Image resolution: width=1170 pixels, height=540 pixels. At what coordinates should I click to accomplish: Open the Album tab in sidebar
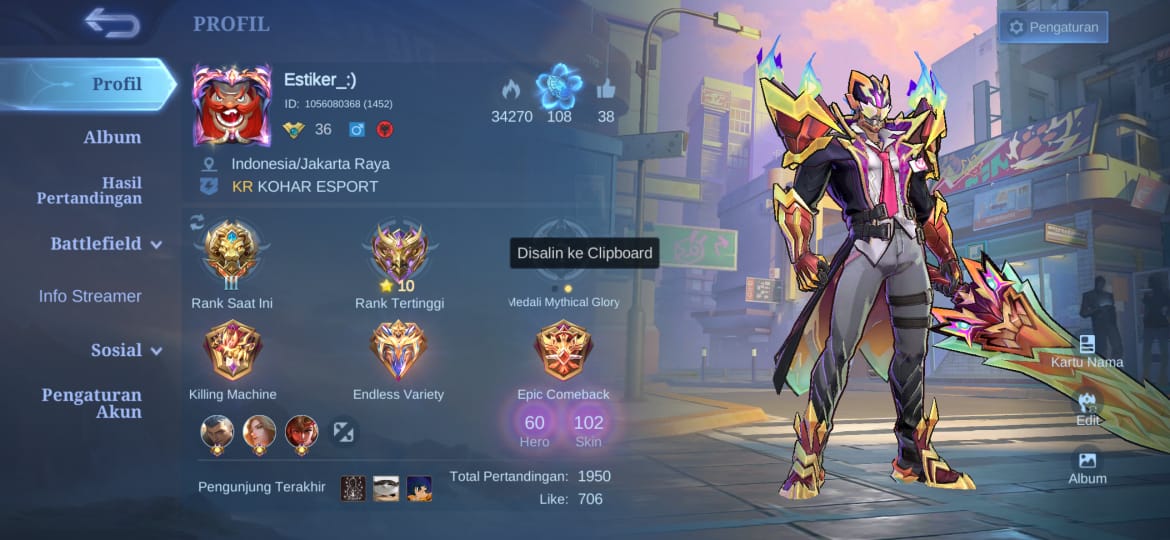[112, 137]
